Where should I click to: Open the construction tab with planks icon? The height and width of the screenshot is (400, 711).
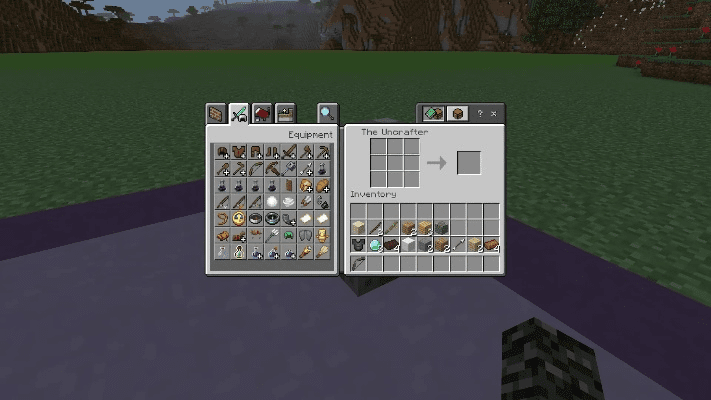[215, 113]
